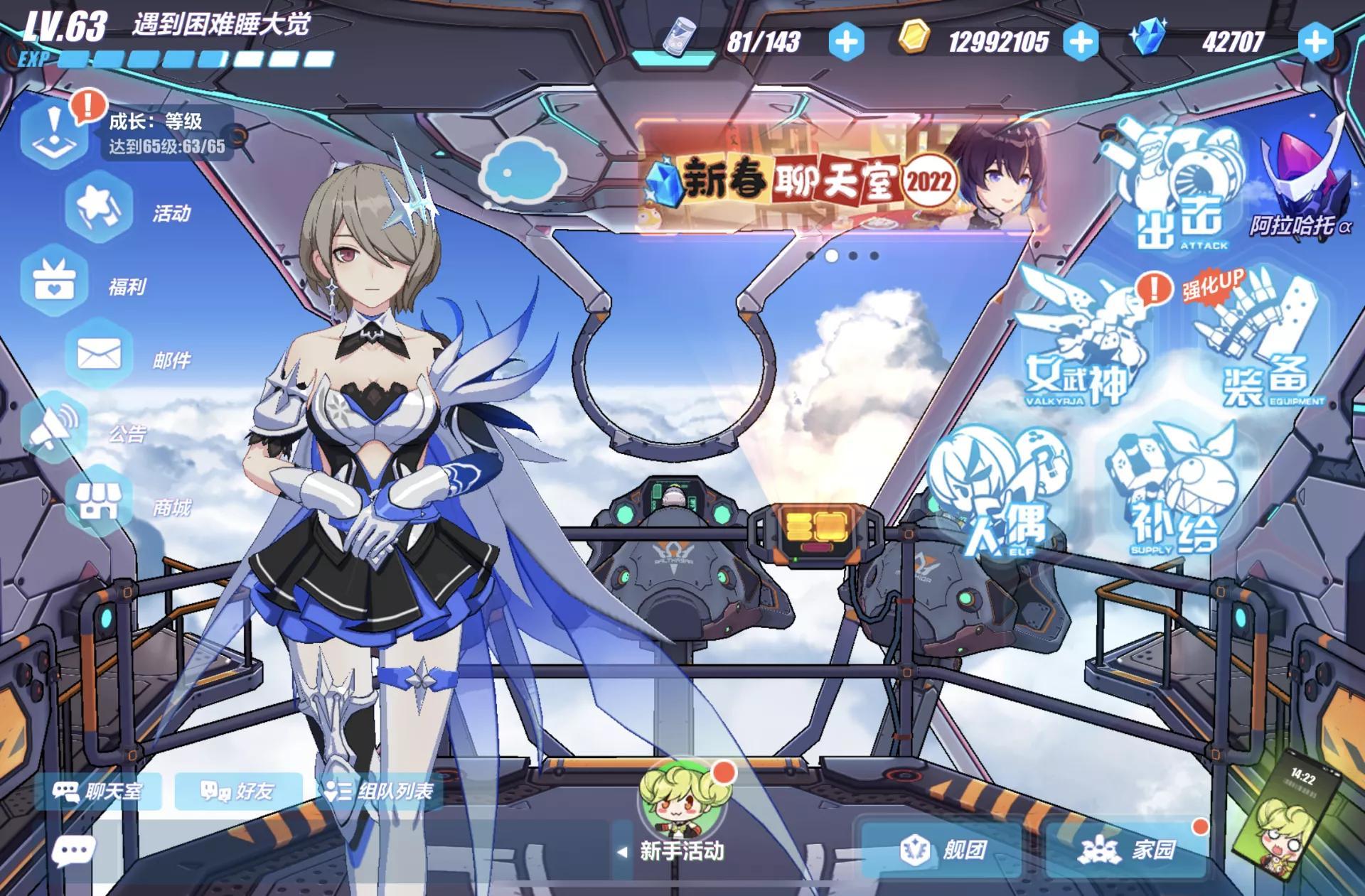
Task: Add stamina with the plus button
Action: [846, 42]
